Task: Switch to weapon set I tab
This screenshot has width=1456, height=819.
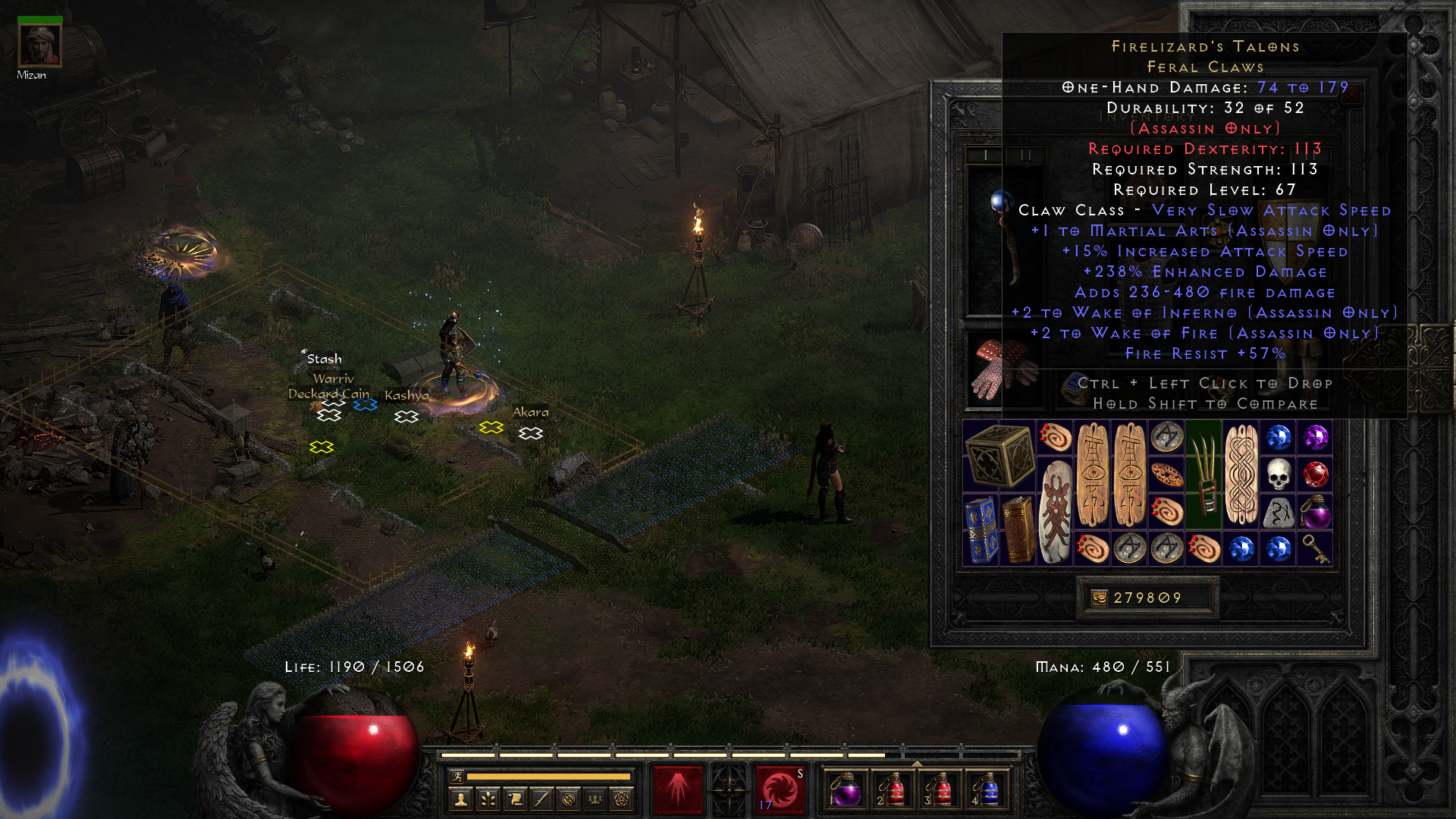Action: click(x=985, y=155)
